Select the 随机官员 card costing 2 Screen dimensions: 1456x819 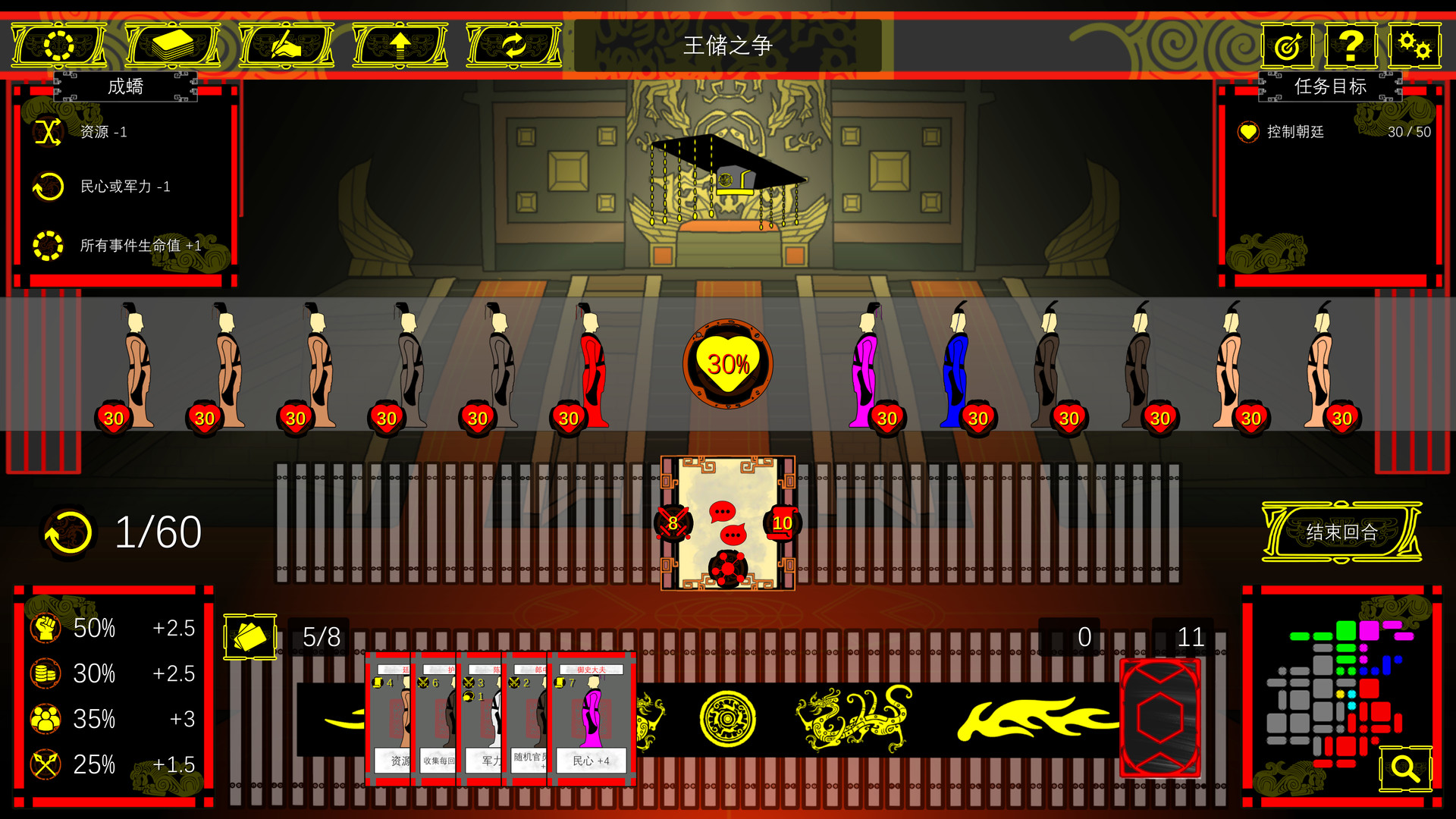coord(526,717)
